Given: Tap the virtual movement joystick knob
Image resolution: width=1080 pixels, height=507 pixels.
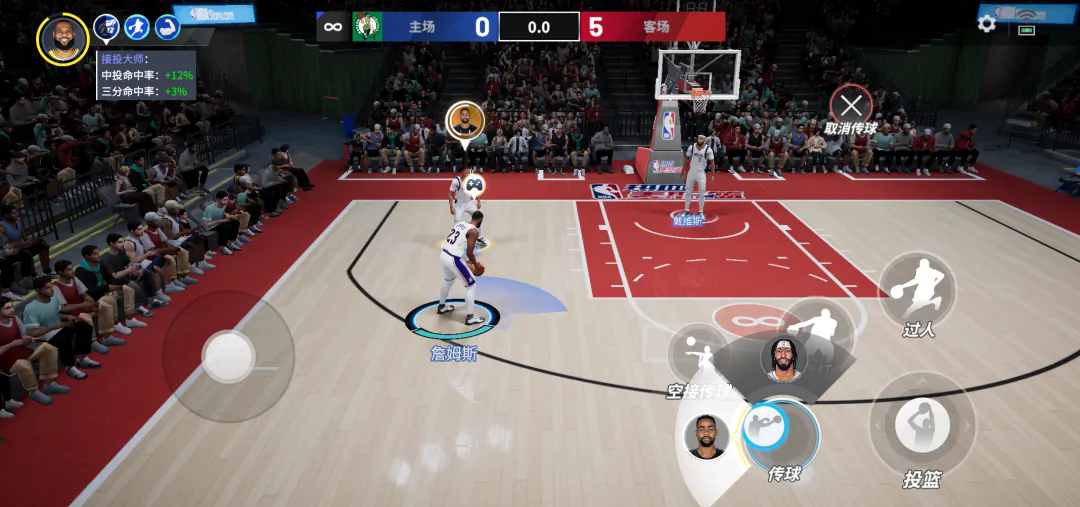Looking at the screenshot, I should pos(229,354).
